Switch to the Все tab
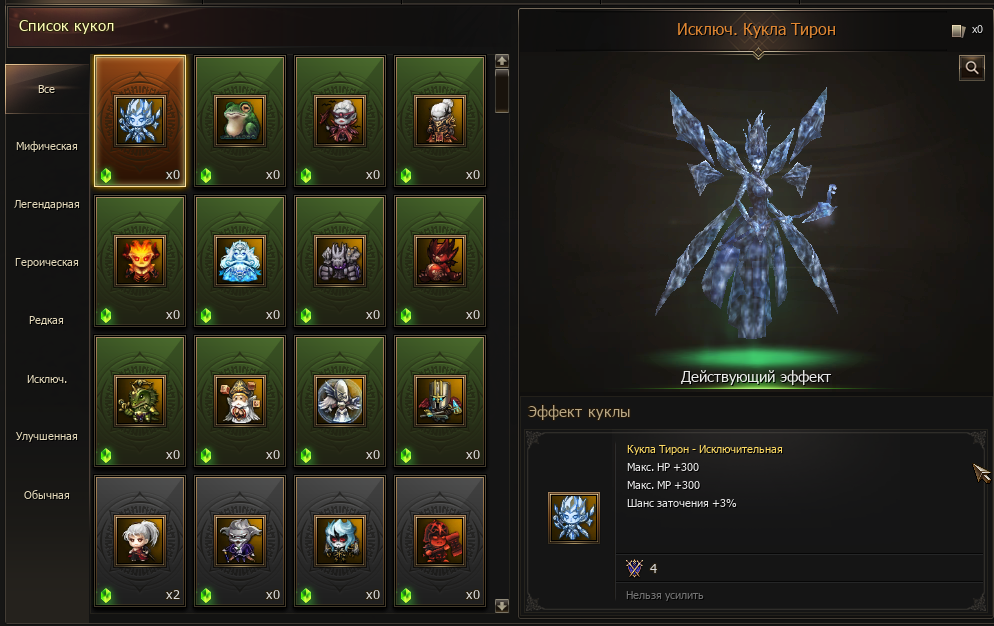Image resolution: width=994 pixels, height=626 pixels. [46, 89]
